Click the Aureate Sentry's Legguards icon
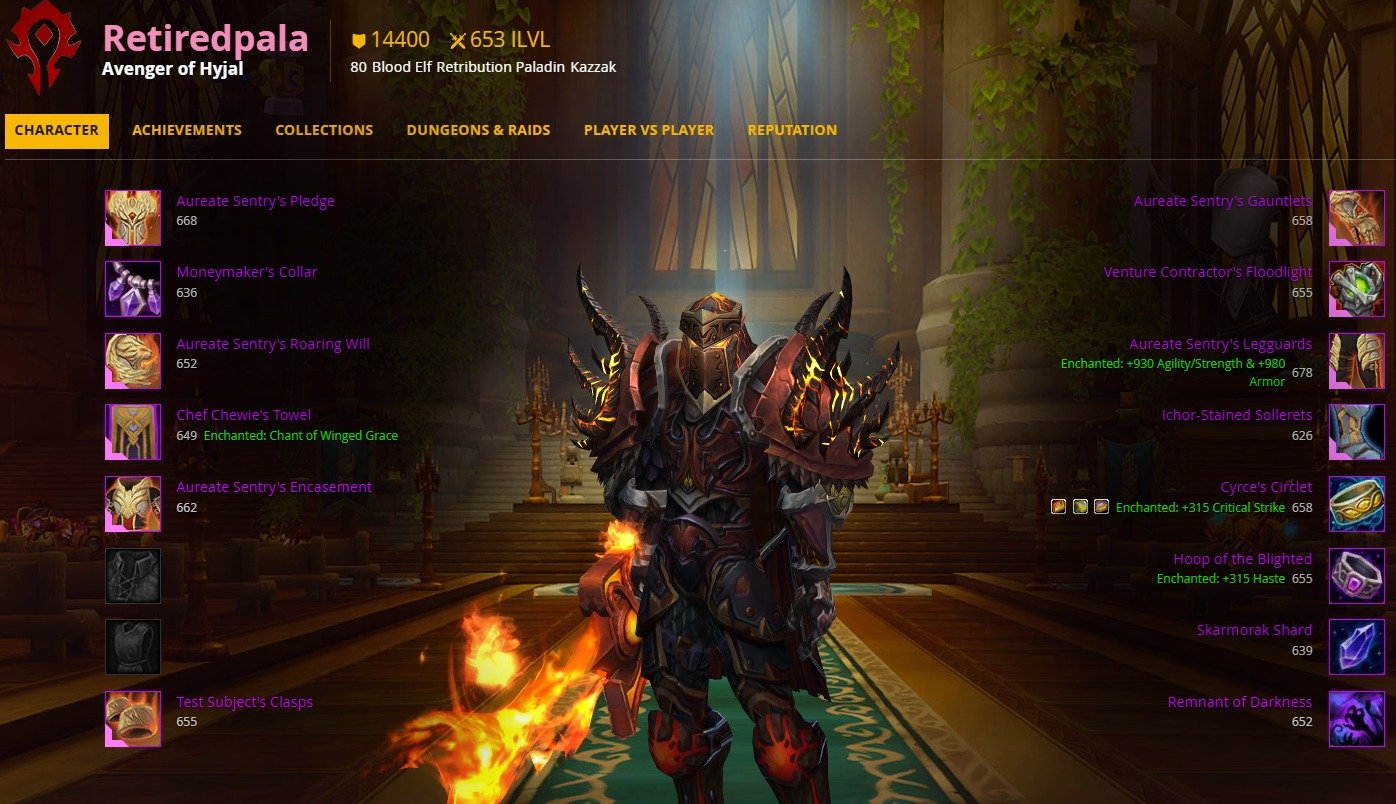This screenshot has height=804, width=1396. 1356,361
